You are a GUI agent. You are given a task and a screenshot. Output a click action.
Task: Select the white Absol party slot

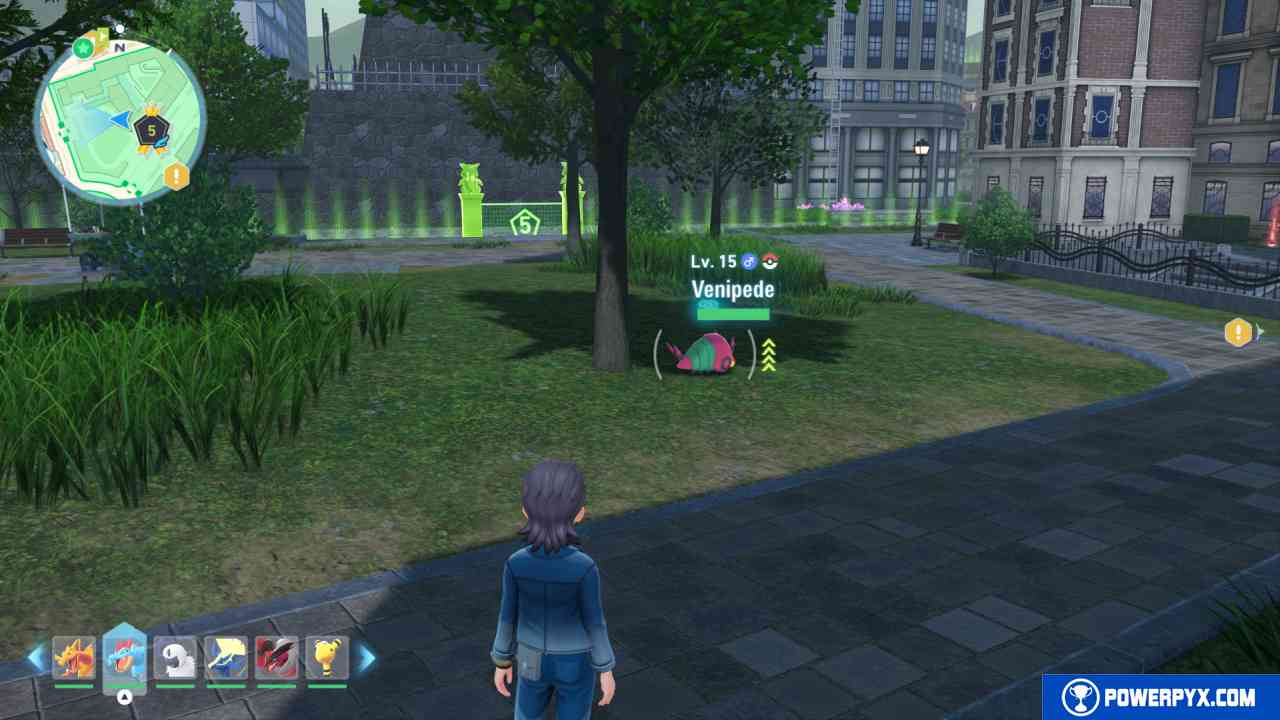point(175,658)
